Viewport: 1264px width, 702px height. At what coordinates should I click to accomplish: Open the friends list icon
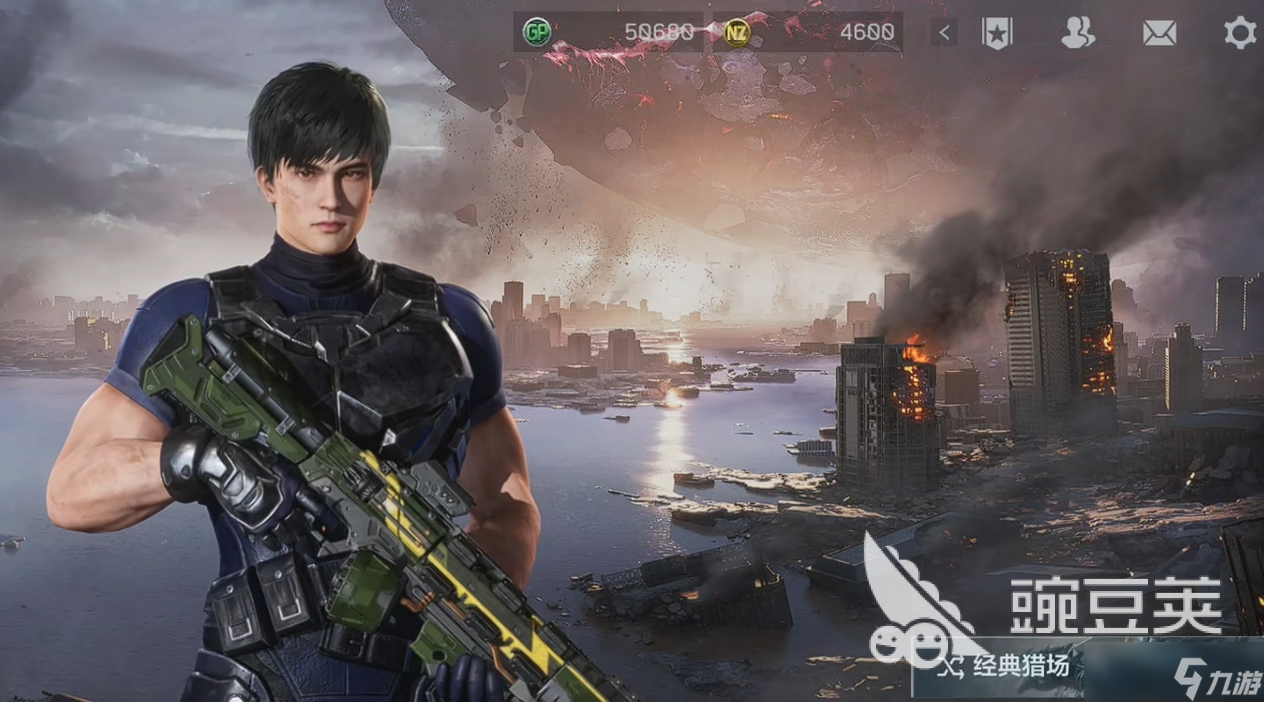[1078, 33]
